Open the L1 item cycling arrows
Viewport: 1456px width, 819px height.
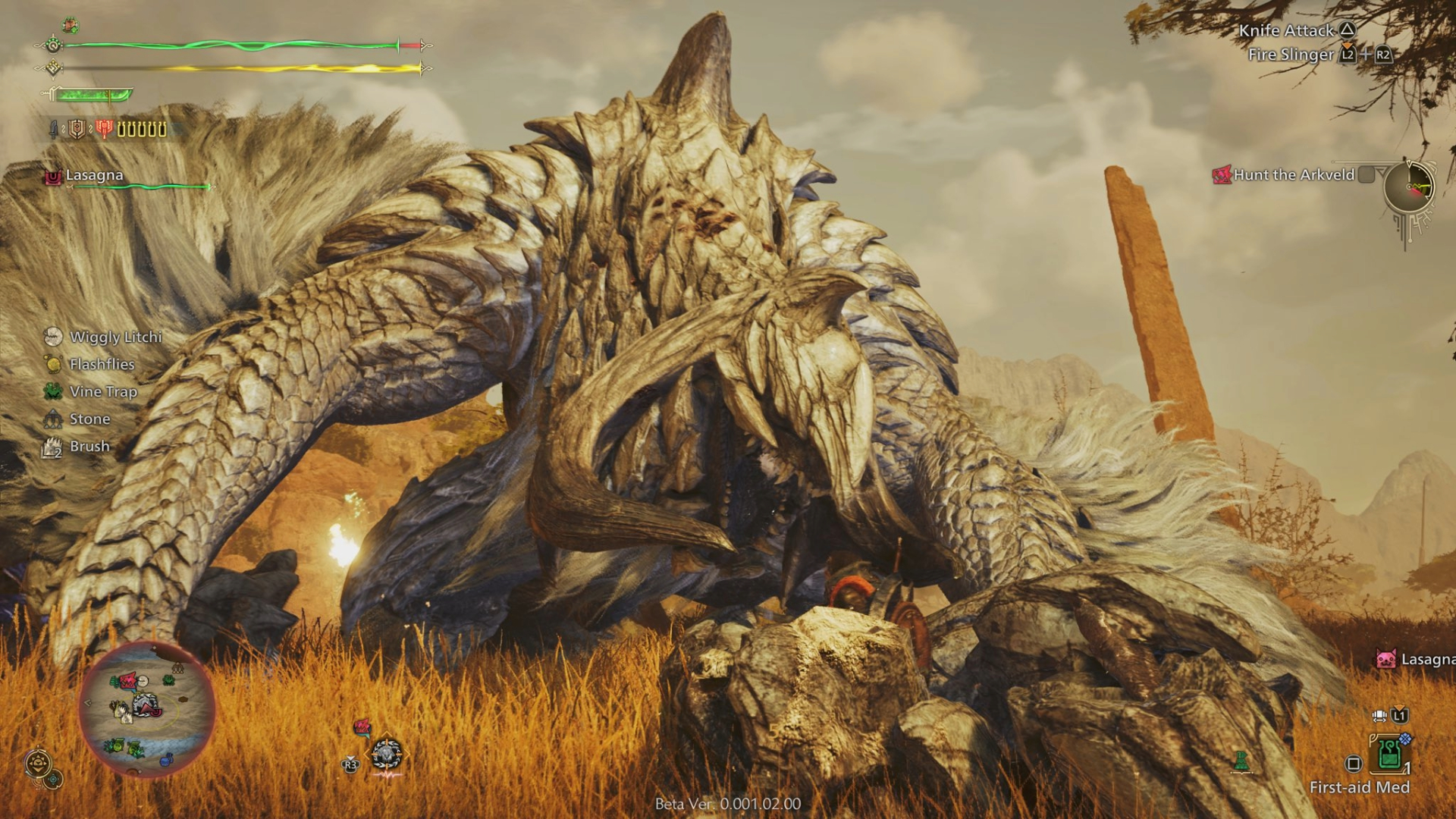(1381, 714)
